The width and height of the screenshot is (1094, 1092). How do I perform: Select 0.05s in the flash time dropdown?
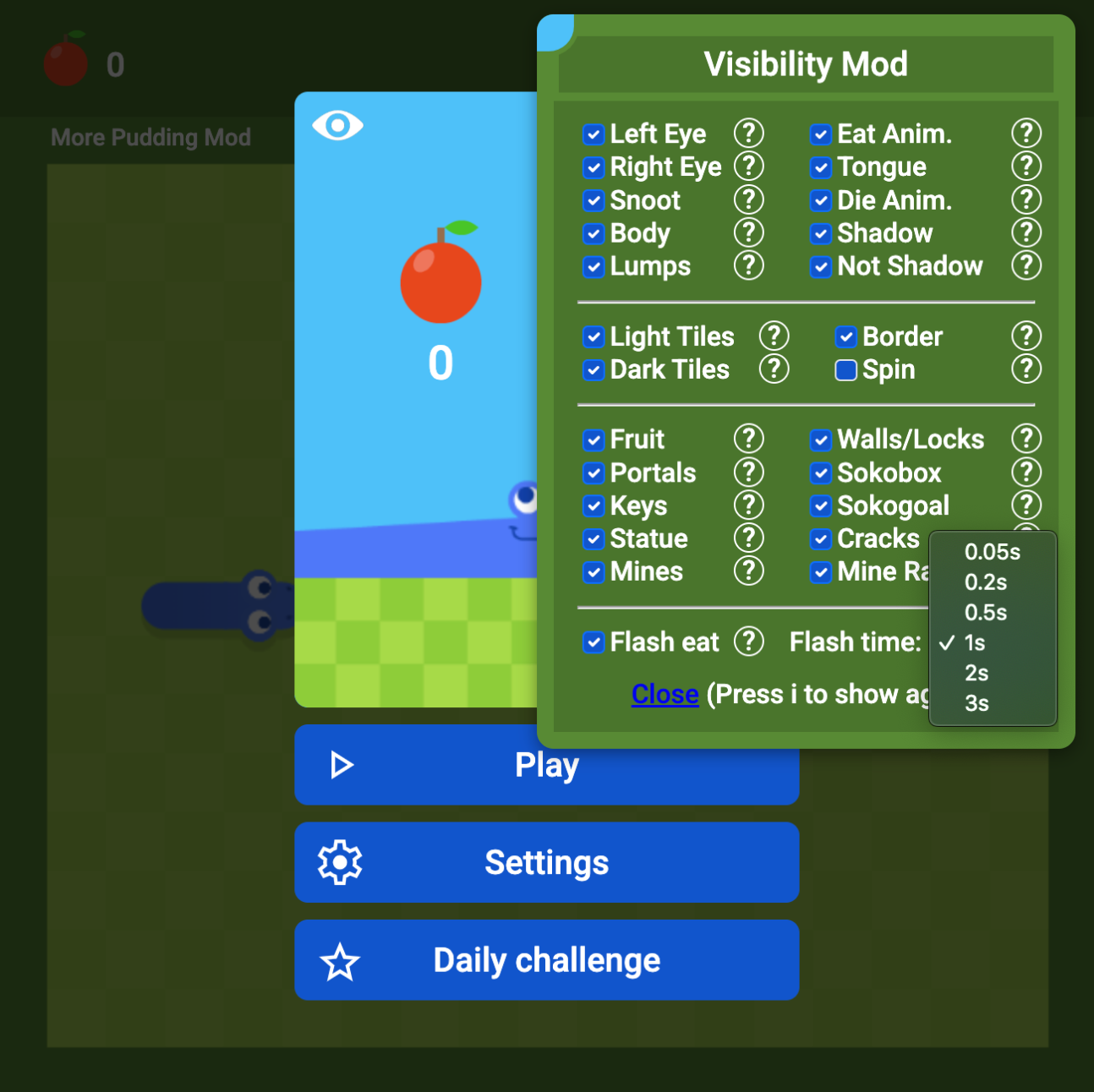[992, 552]
